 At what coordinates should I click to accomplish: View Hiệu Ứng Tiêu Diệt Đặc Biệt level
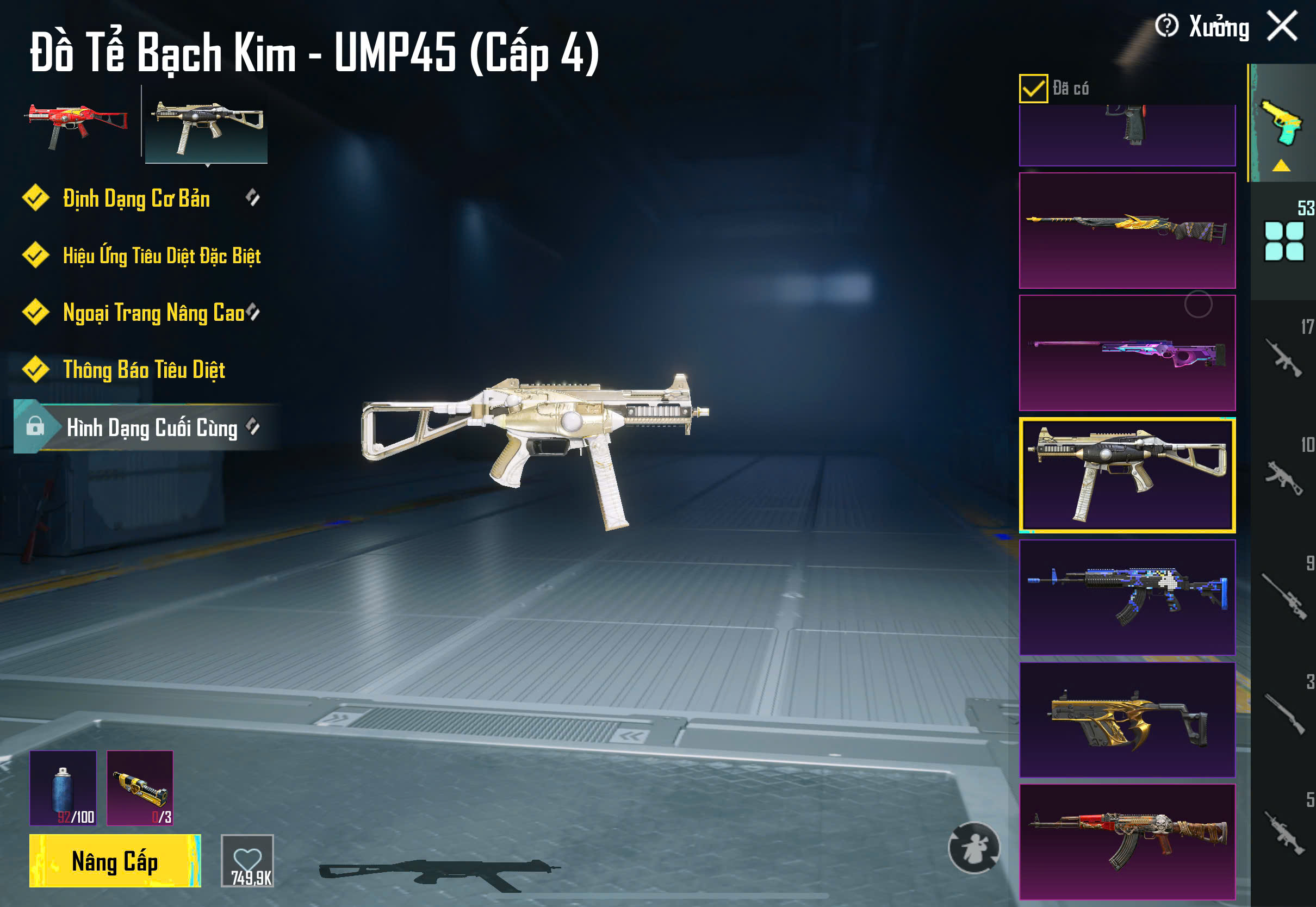[162, 256]
